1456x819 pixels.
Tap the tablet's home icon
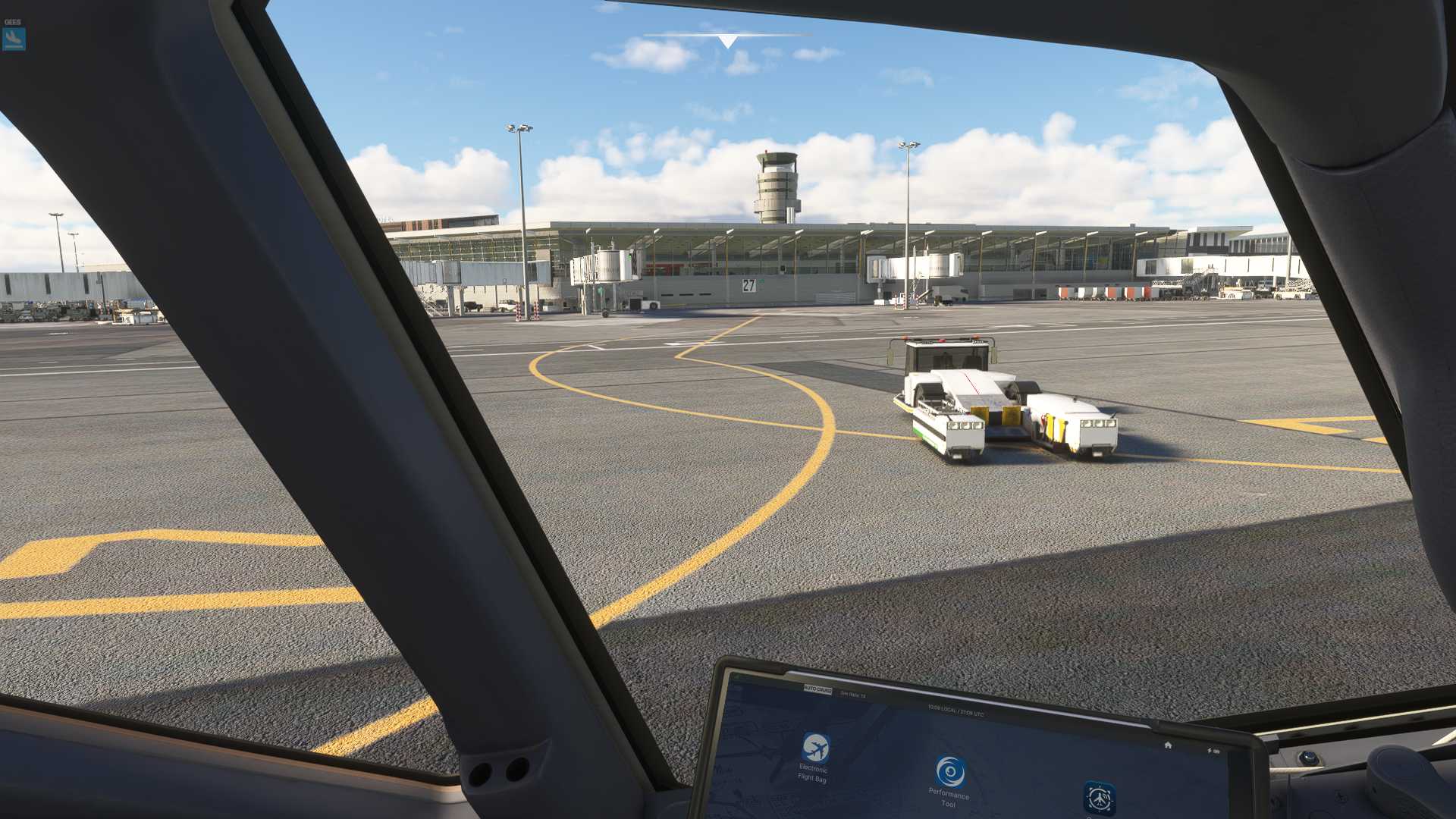point(1168,745)
